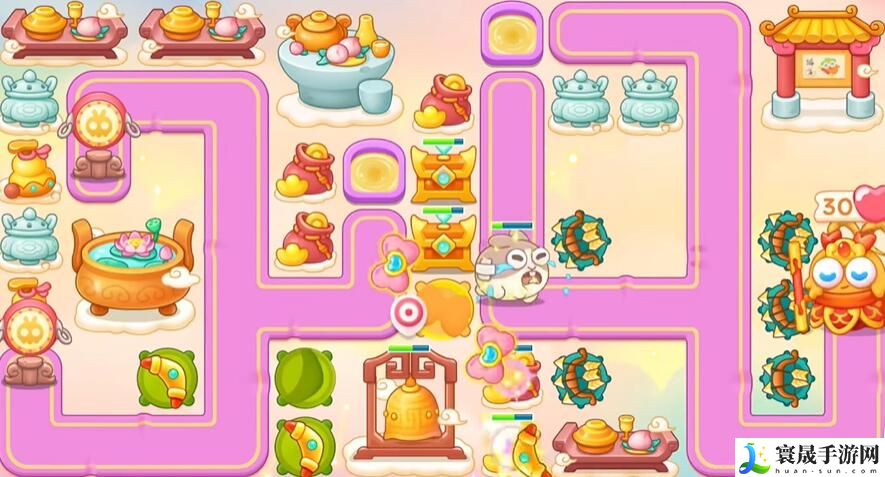Click the red target marker on the gold ingot
The width and height of the screenshot is (885, 477).
pyautogui.click(x=407, y=311)
